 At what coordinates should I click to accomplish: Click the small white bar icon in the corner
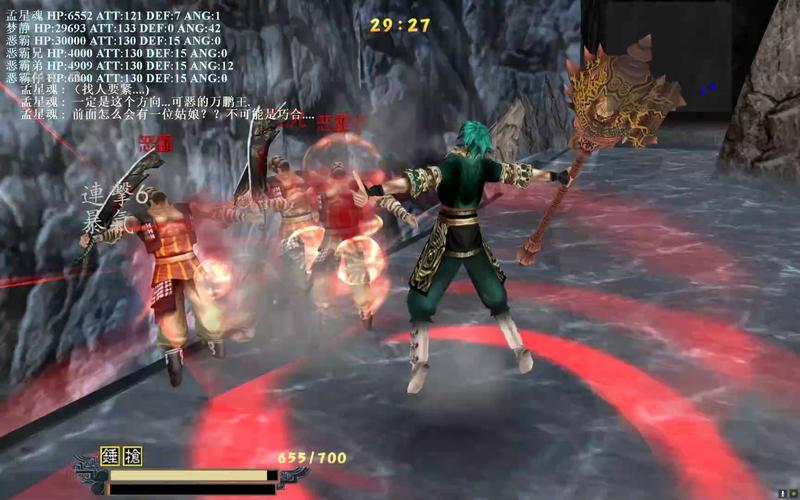(780, 494)
